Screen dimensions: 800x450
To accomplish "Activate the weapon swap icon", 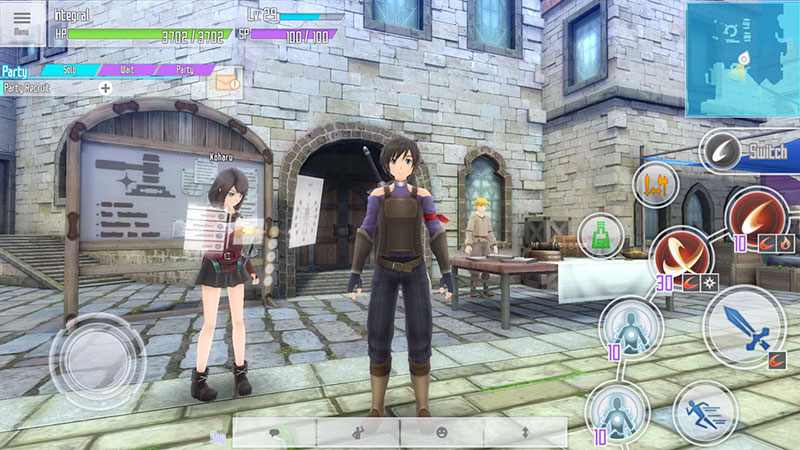I will tap(655, 184).
